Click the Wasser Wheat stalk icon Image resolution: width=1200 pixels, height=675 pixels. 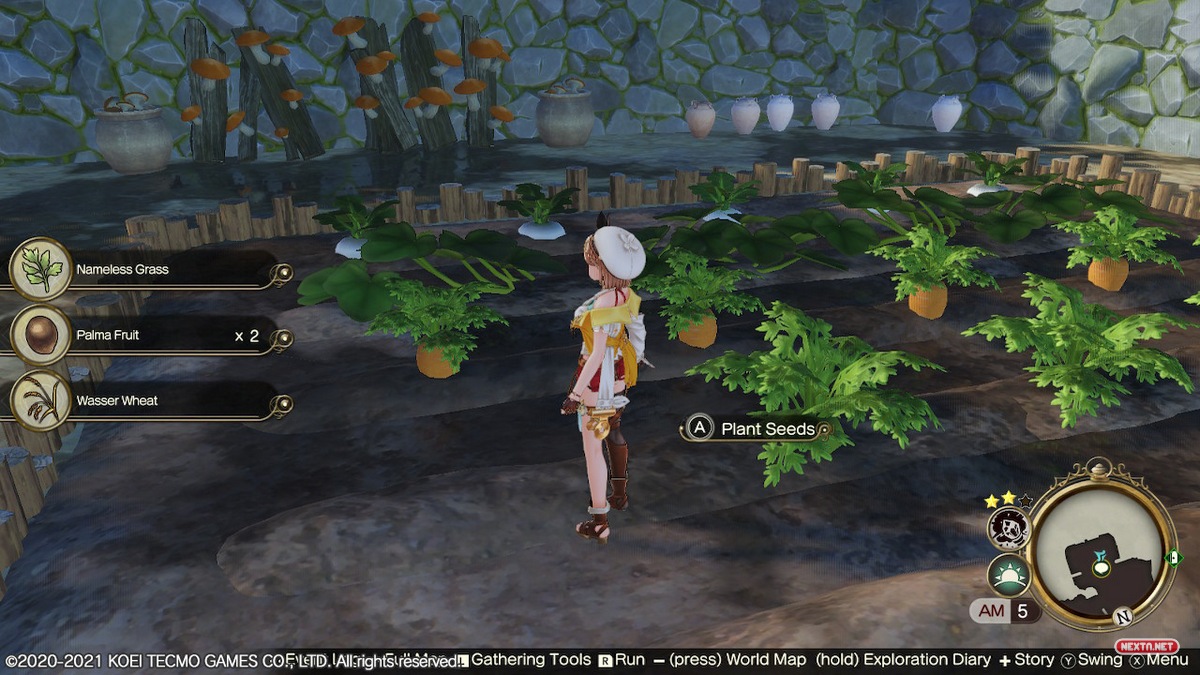pyautogui.click(x=41, y=401)
